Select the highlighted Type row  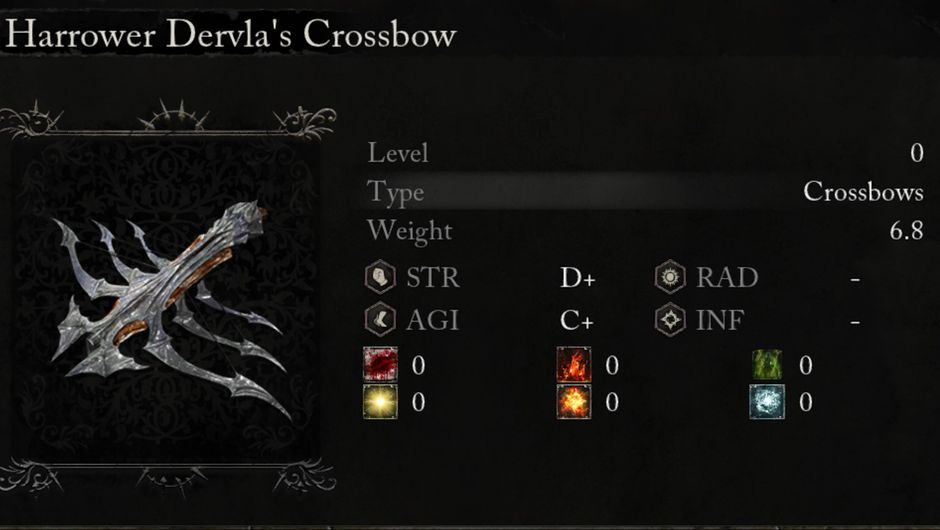point(645,192)
